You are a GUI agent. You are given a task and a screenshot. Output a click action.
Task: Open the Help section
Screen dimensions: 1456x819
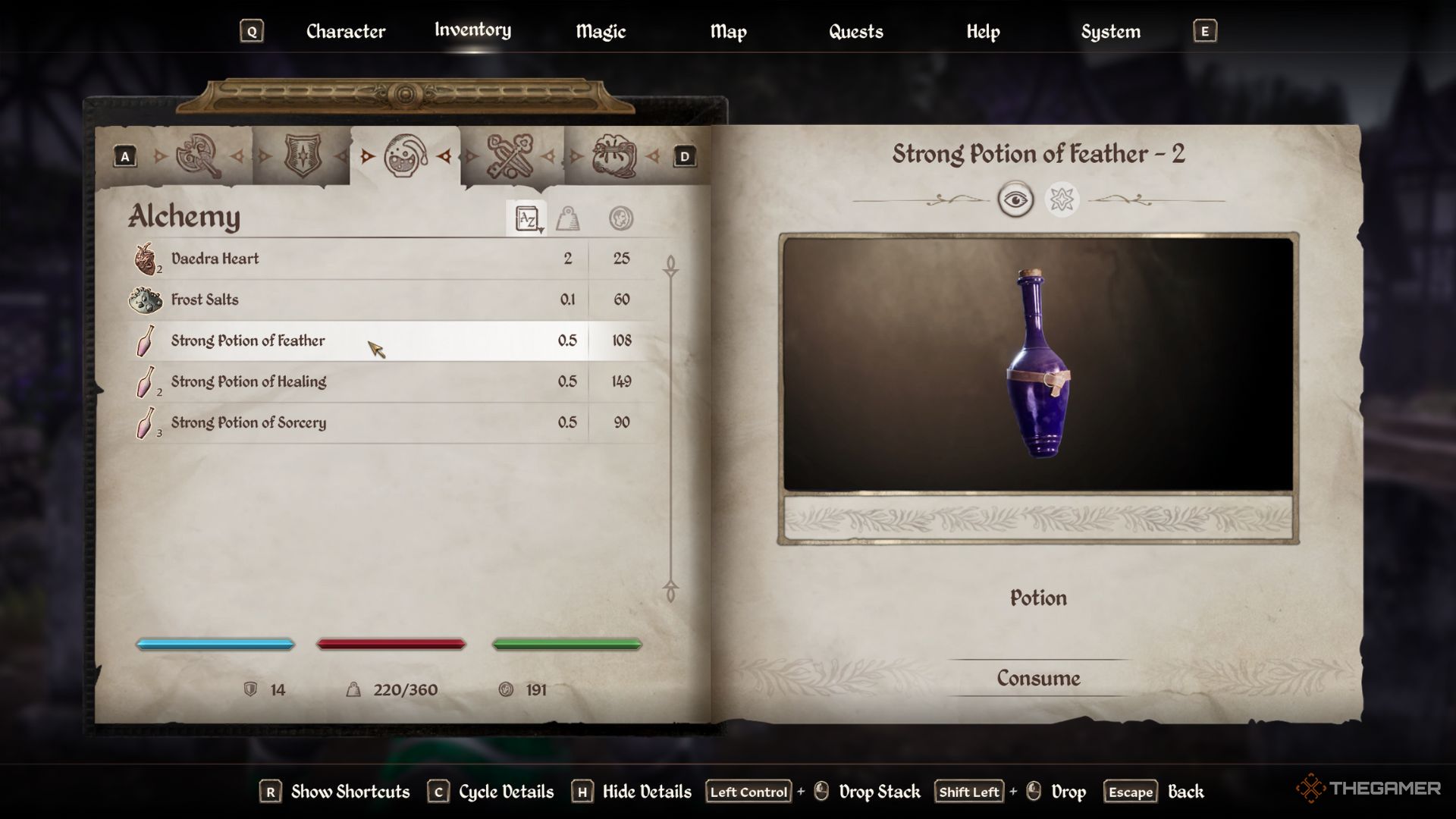[983, 32]
